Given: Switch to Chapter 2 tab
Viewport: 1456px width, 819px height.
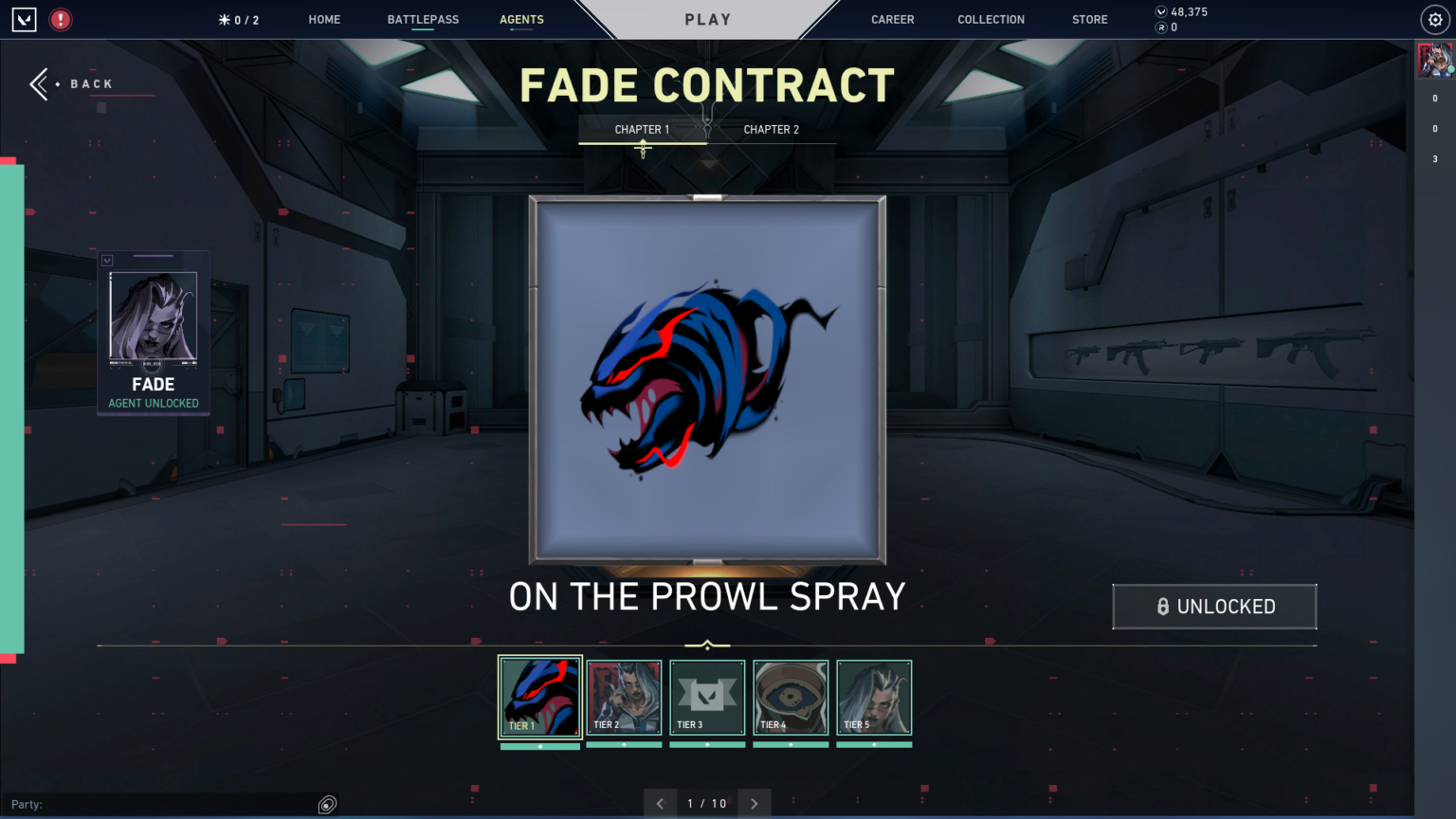Looking at the screenshot, I should click(x=771, y=129).
